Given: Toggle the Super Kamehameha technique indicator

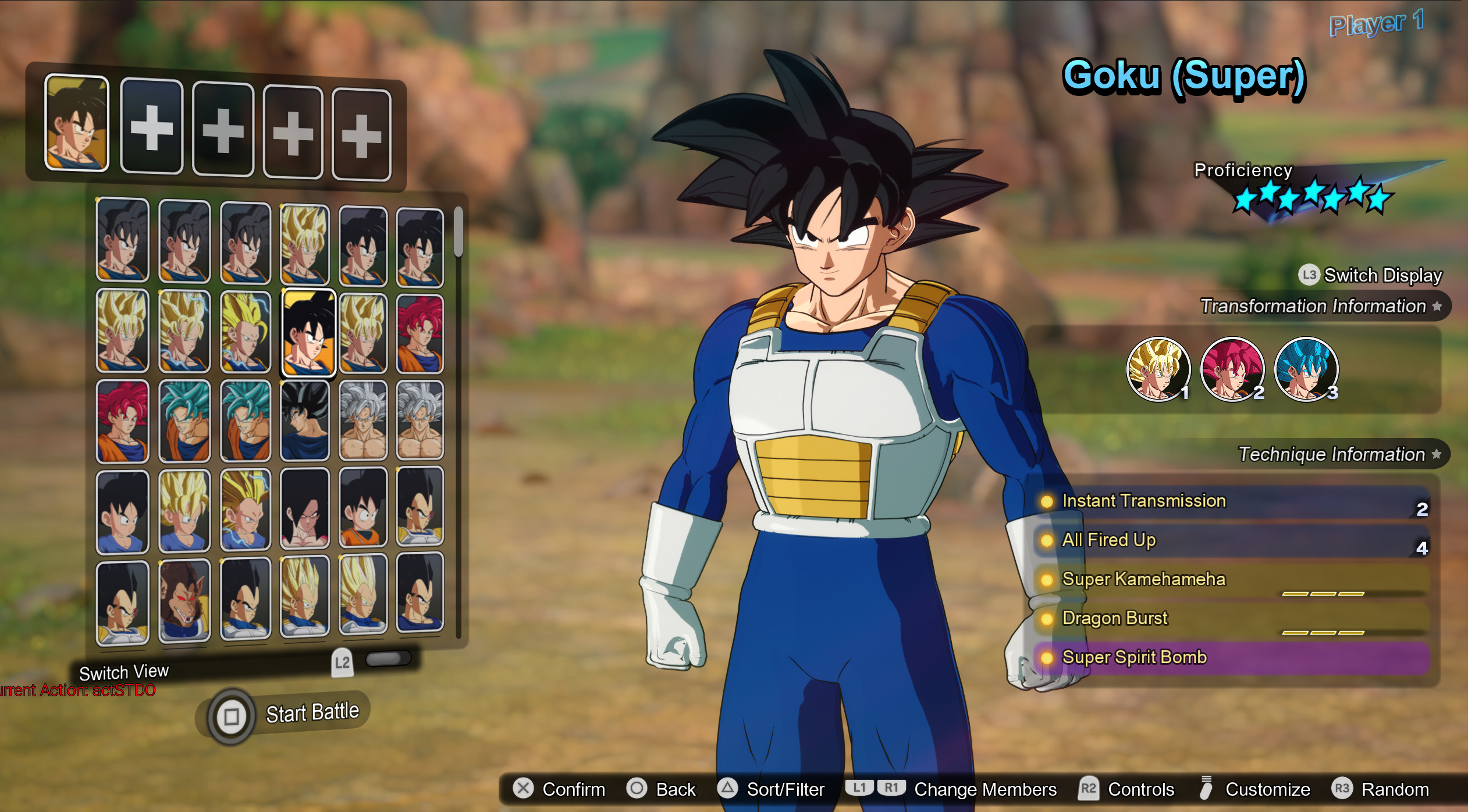Looking at the screenshot, I should pyautogui.click(x=1047, y=580).
